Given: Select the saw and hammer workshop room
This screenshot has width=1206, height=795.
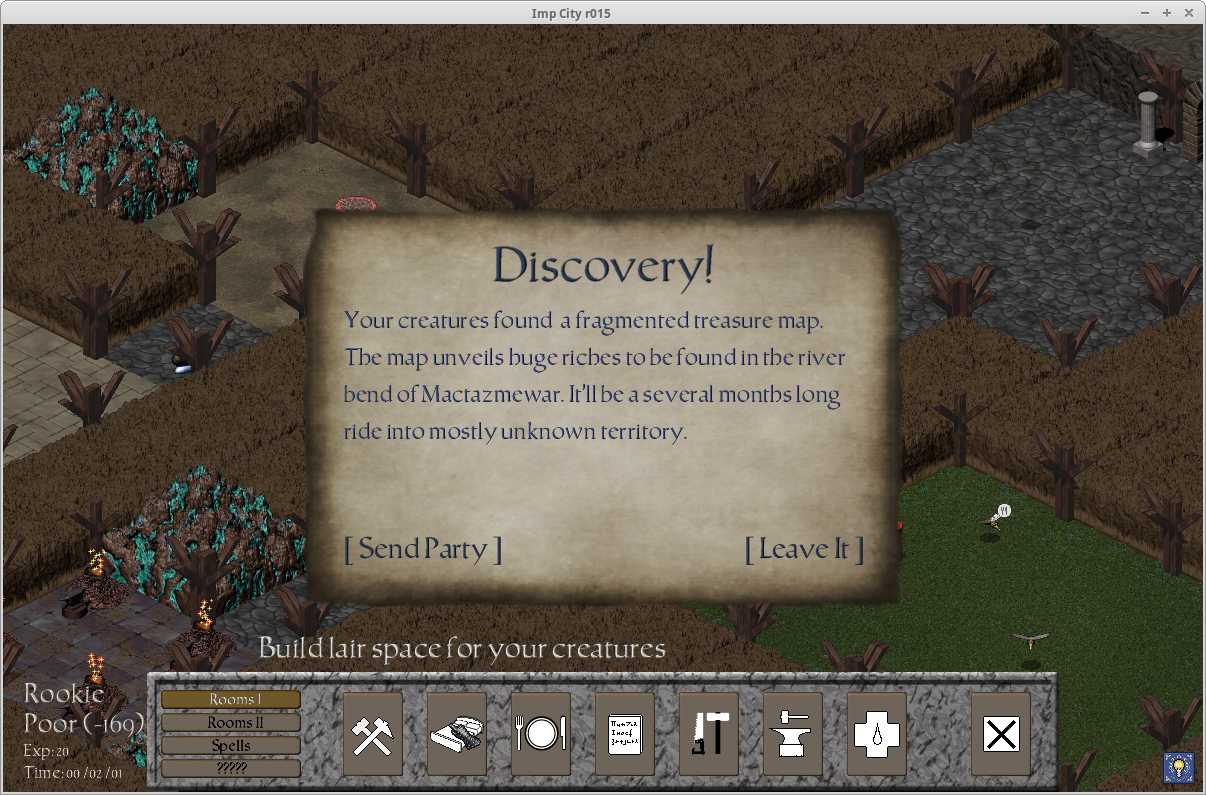Looking at the screenshot, I should 709,734.
